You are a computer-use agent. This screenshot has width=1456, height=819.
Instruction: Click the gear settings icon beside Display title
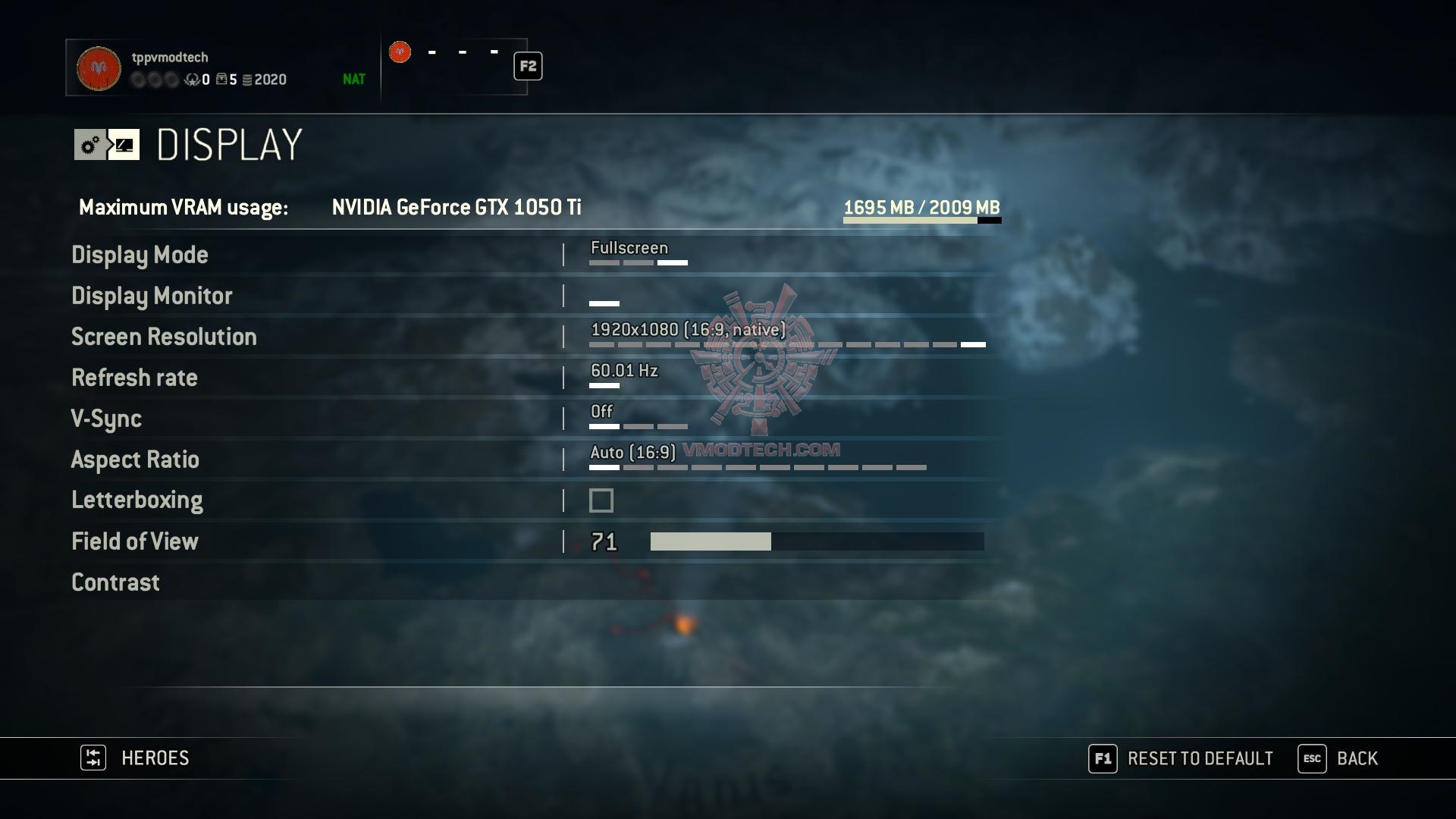tap(90, 145)
